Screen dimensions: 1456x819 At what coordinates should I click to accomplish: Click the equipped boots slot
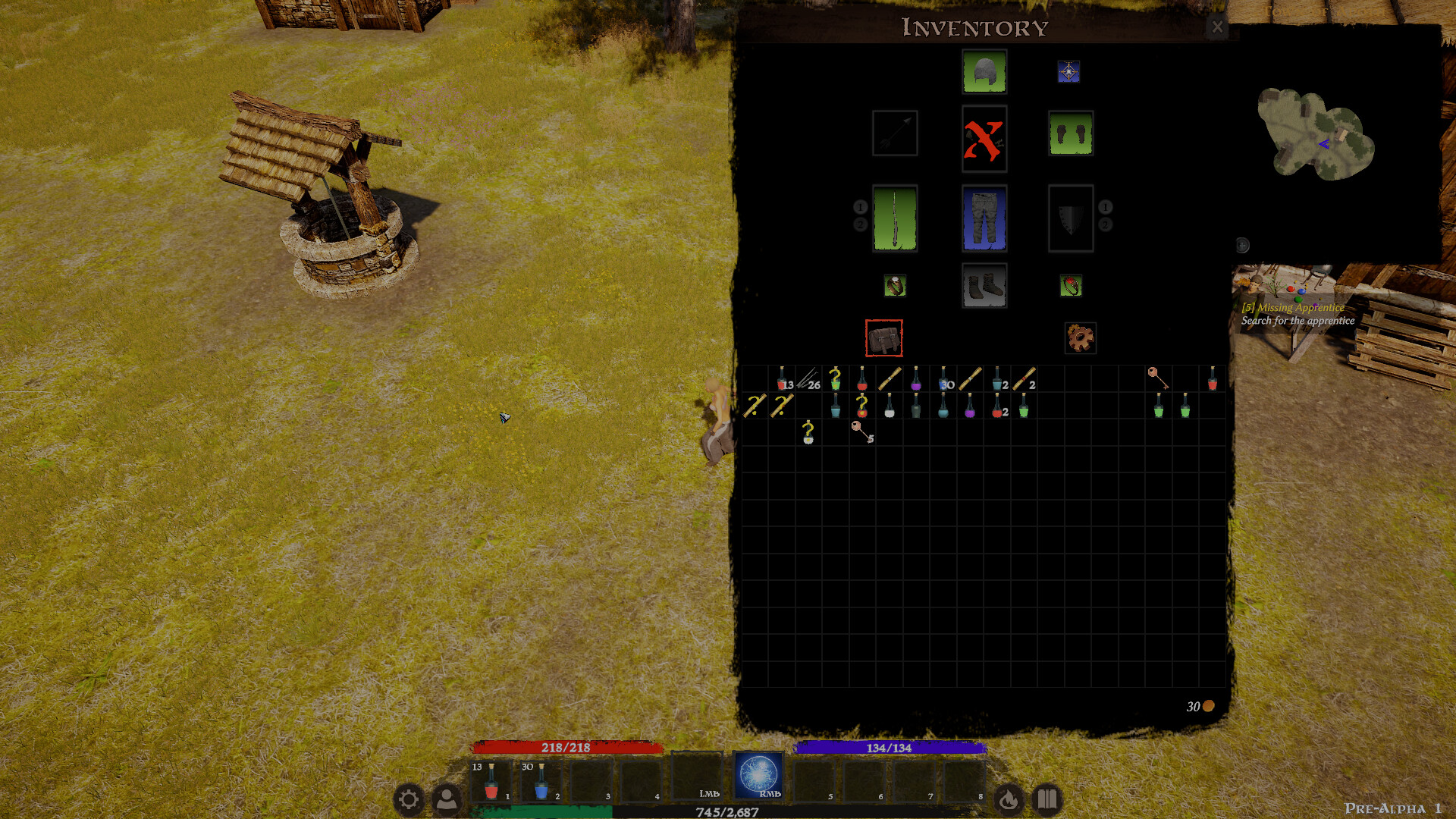(984, 284)
